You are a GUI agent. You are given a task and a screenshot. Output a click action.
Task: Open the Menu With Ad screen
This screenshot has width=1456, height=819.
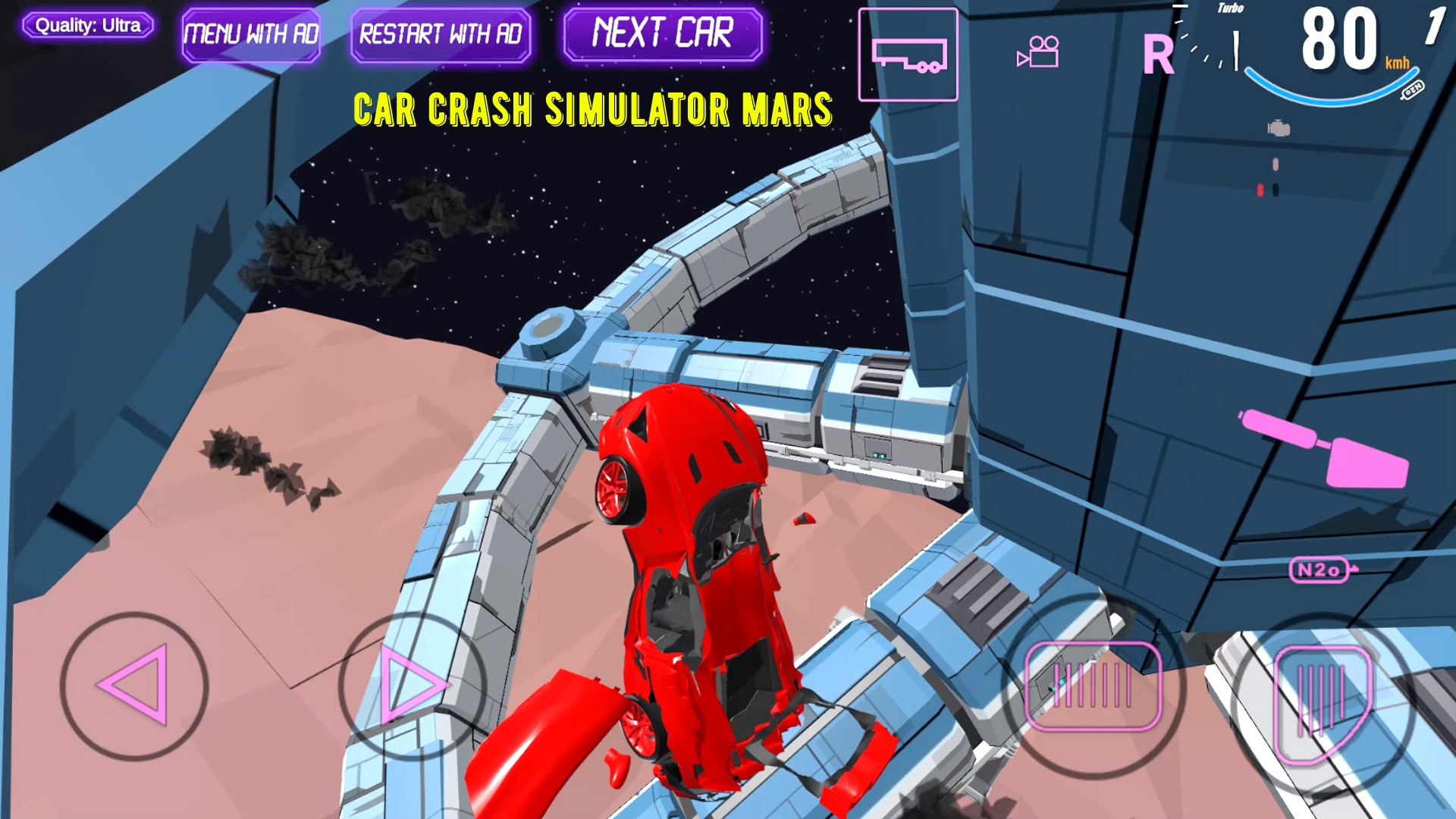pyautogui.click(x=253, y=33)
